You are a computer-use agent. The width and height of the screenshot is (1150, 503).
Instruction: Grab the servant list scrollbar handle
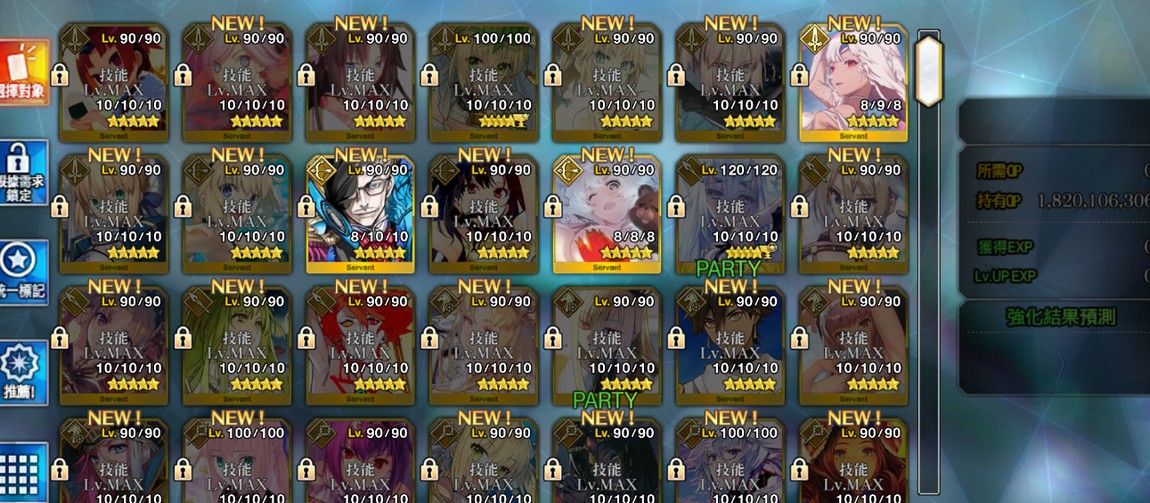point(929,70)
